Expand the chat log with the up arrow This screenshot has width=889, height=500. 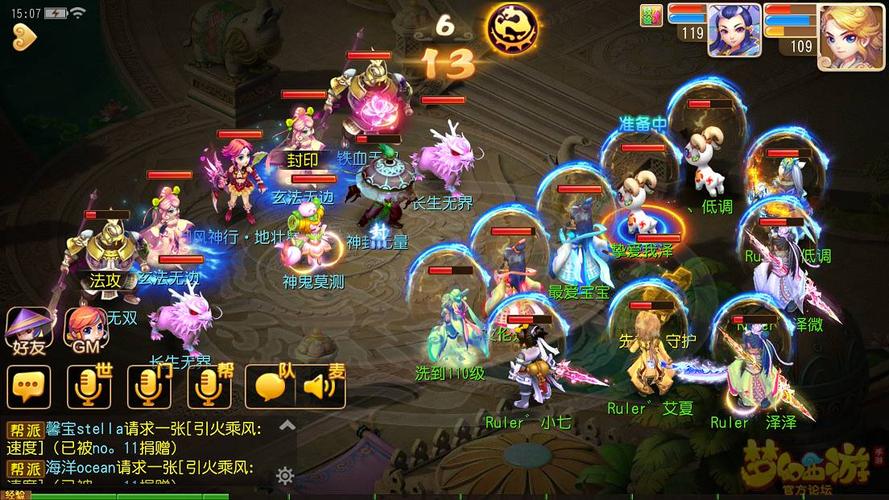(287, 425)
